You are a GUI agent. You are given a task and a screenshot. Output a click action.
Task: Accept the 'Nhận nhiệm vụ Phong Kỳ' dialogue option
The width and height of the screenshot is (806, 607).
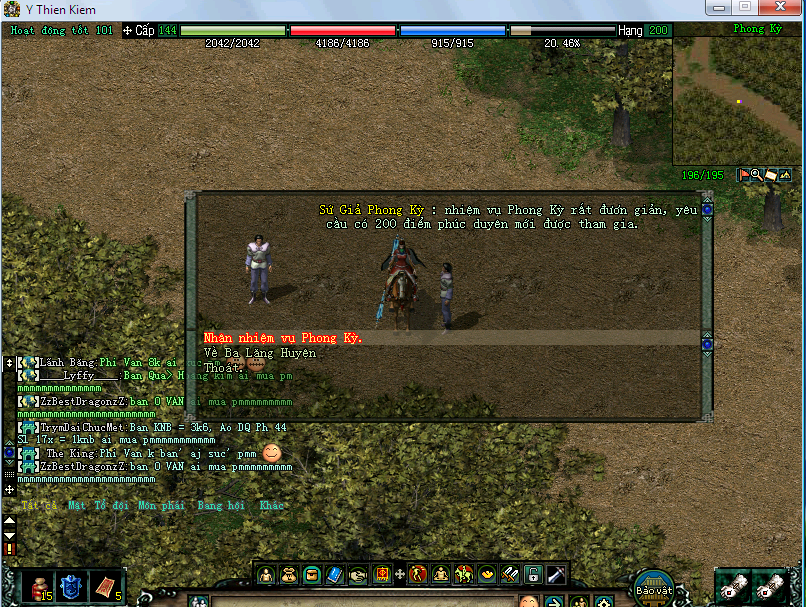click(282, 338)
